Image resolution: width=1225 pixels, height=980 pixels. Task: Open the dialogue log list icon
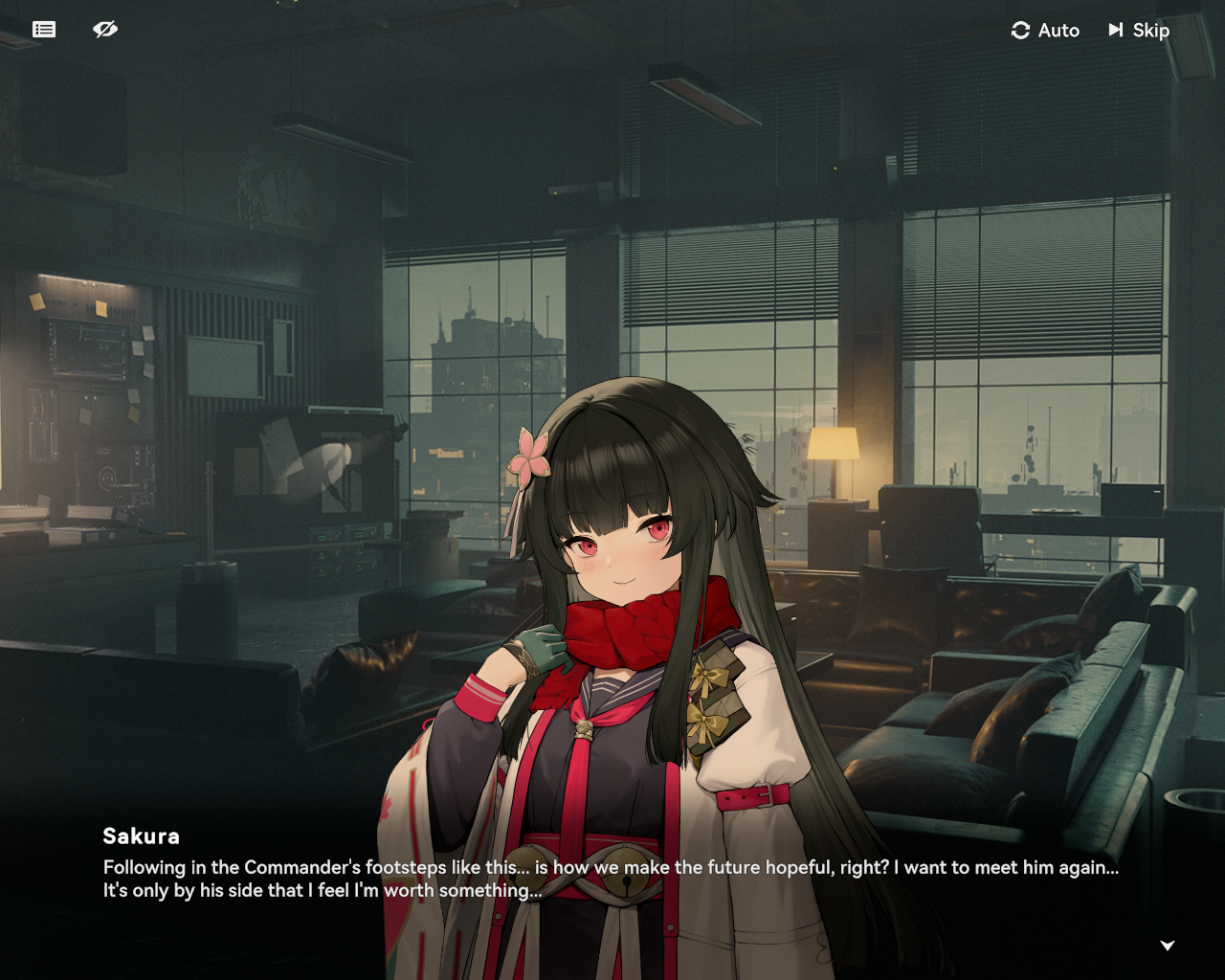pyautogui.click(x=44, y=30)
